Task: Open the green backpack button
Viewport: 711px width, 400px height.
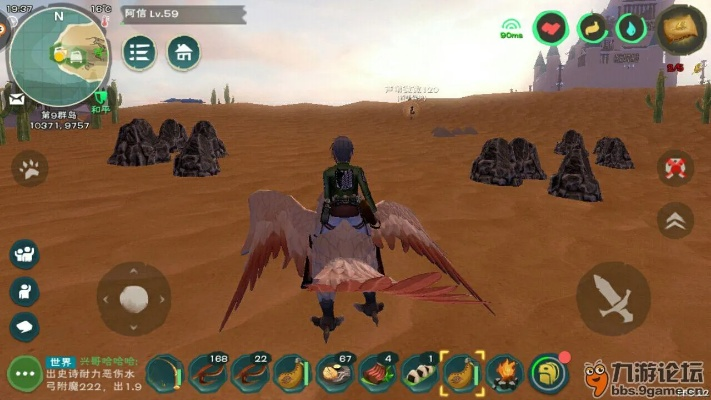Action: pyautogui.click(x=548, y=373)
